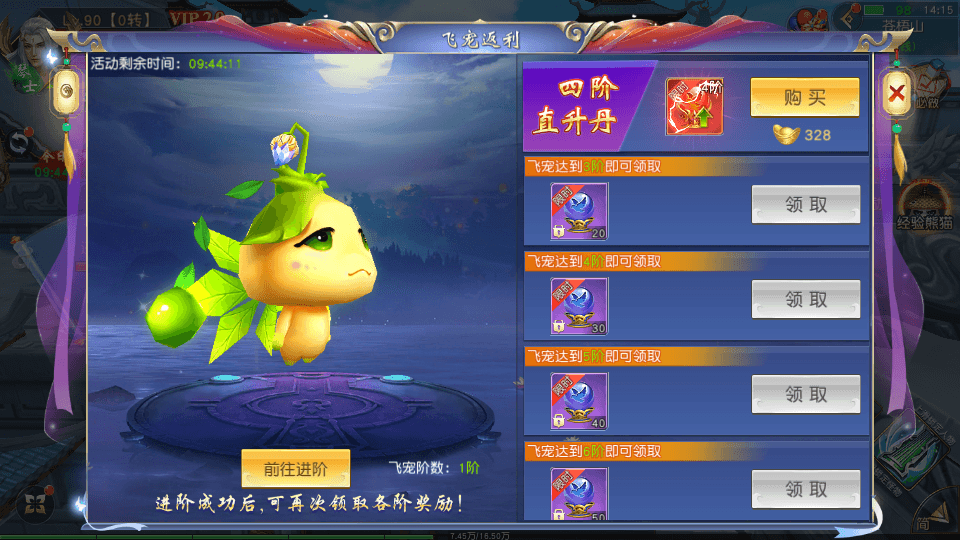This screenshot has width=960, height=540.
Task: Claim the 3阶 flying pet reward
Action: 805,205
